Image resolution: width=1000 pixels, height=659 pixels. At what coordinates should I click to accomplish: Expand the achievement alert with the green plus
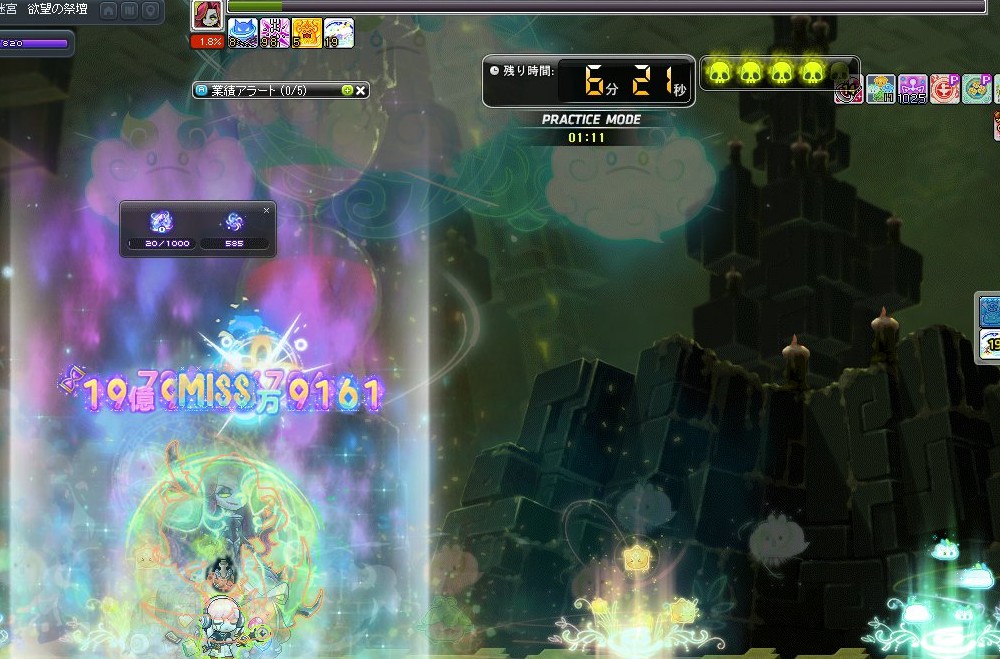[347, 90]
